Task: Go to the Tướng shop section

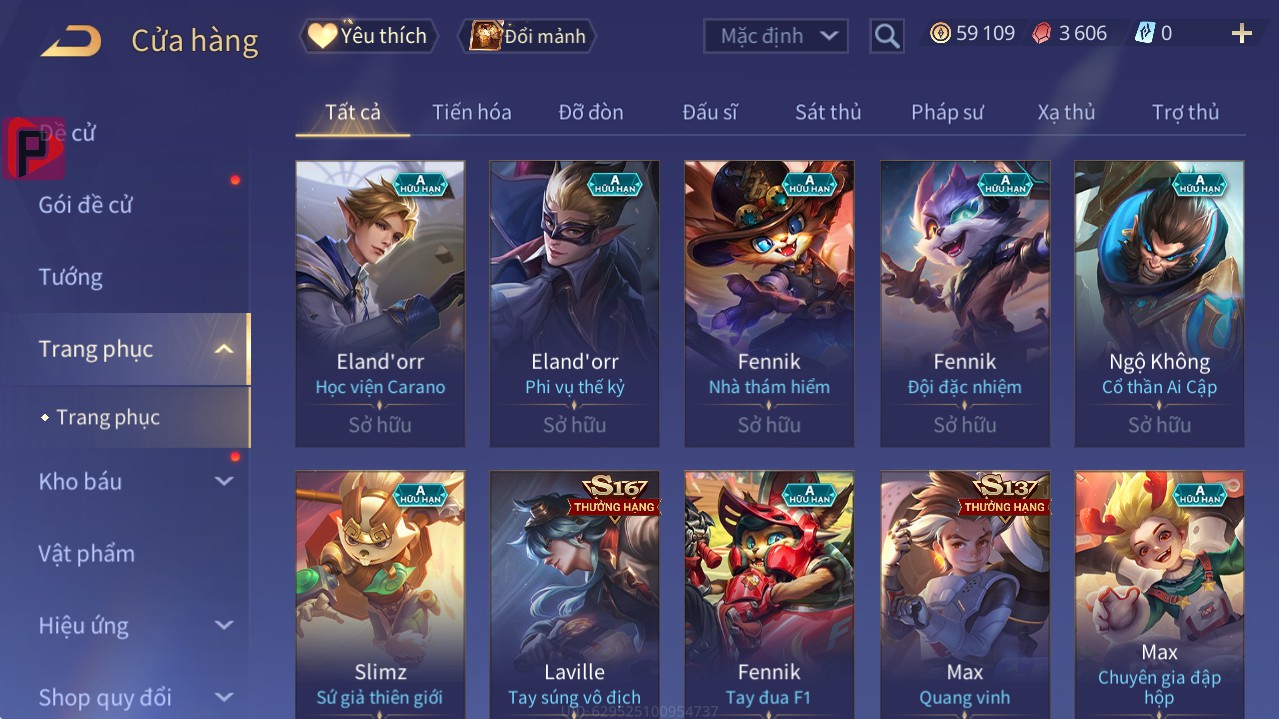Action: tap(71, 277)
